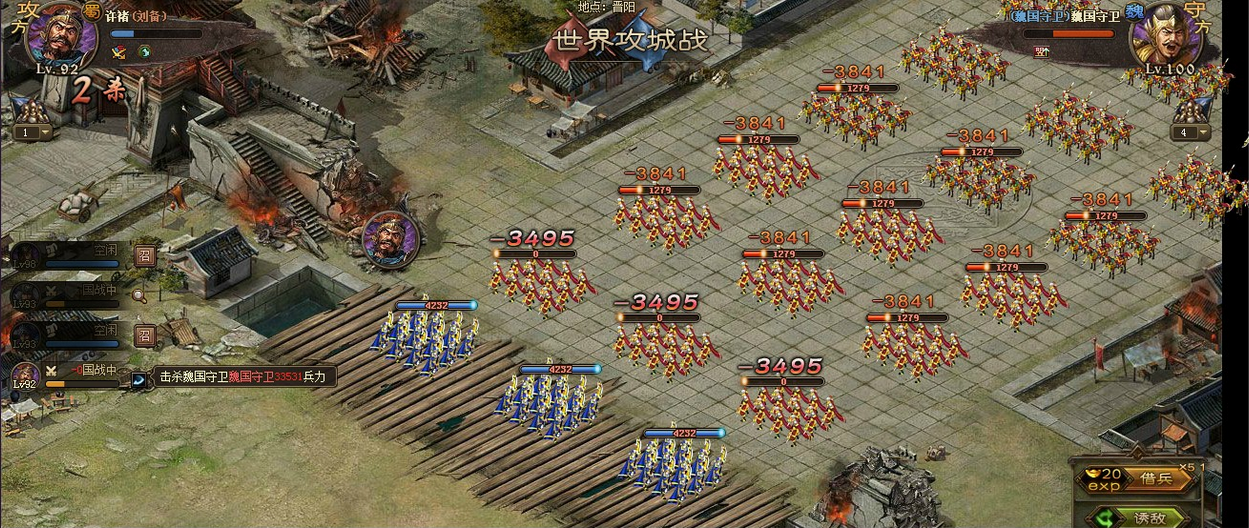Click the defender's Lv.100 general portrait
This screenshot has height=528, width=1249.
tap(1165, 36)
